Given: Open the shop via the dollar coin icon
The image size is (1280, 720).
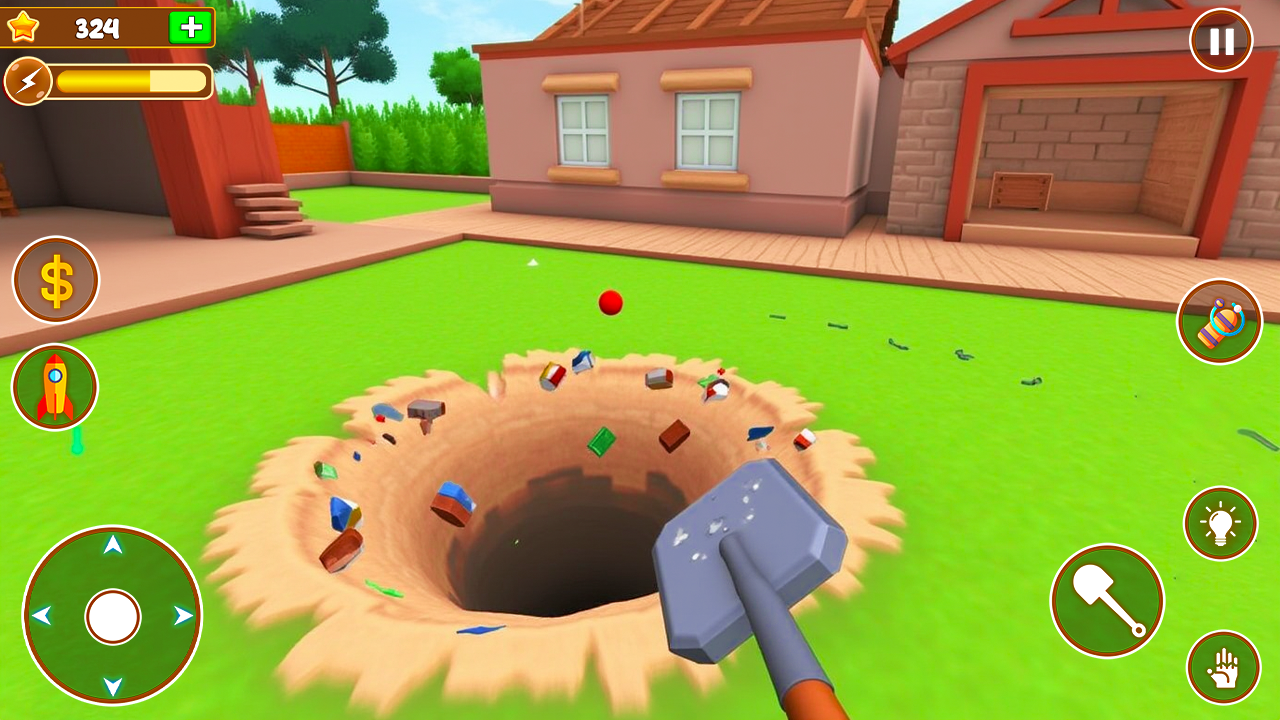Looking at the screenshot, I should 55,278.
